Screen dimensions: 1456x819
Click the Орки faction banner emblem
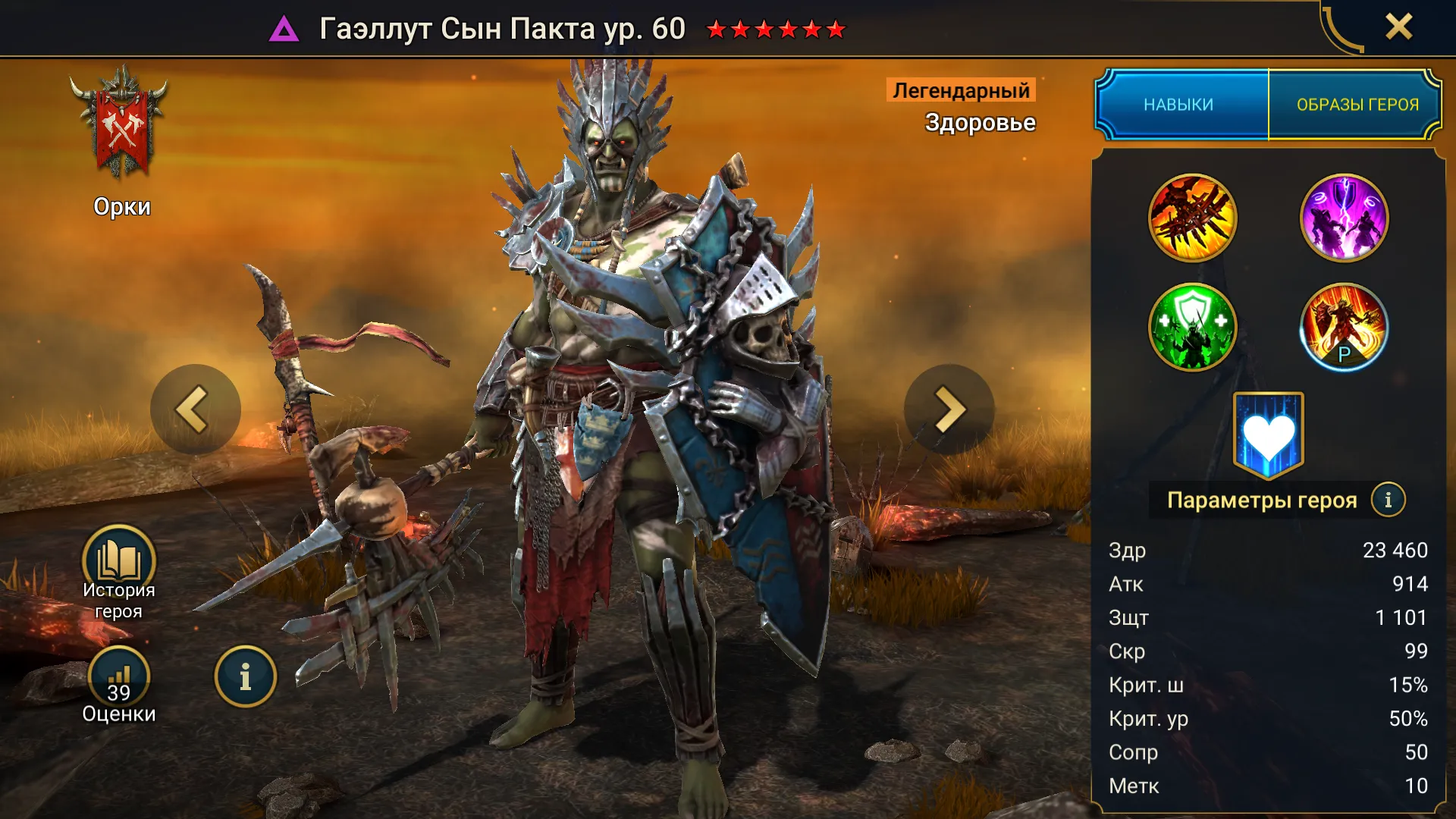pos(120,125)
